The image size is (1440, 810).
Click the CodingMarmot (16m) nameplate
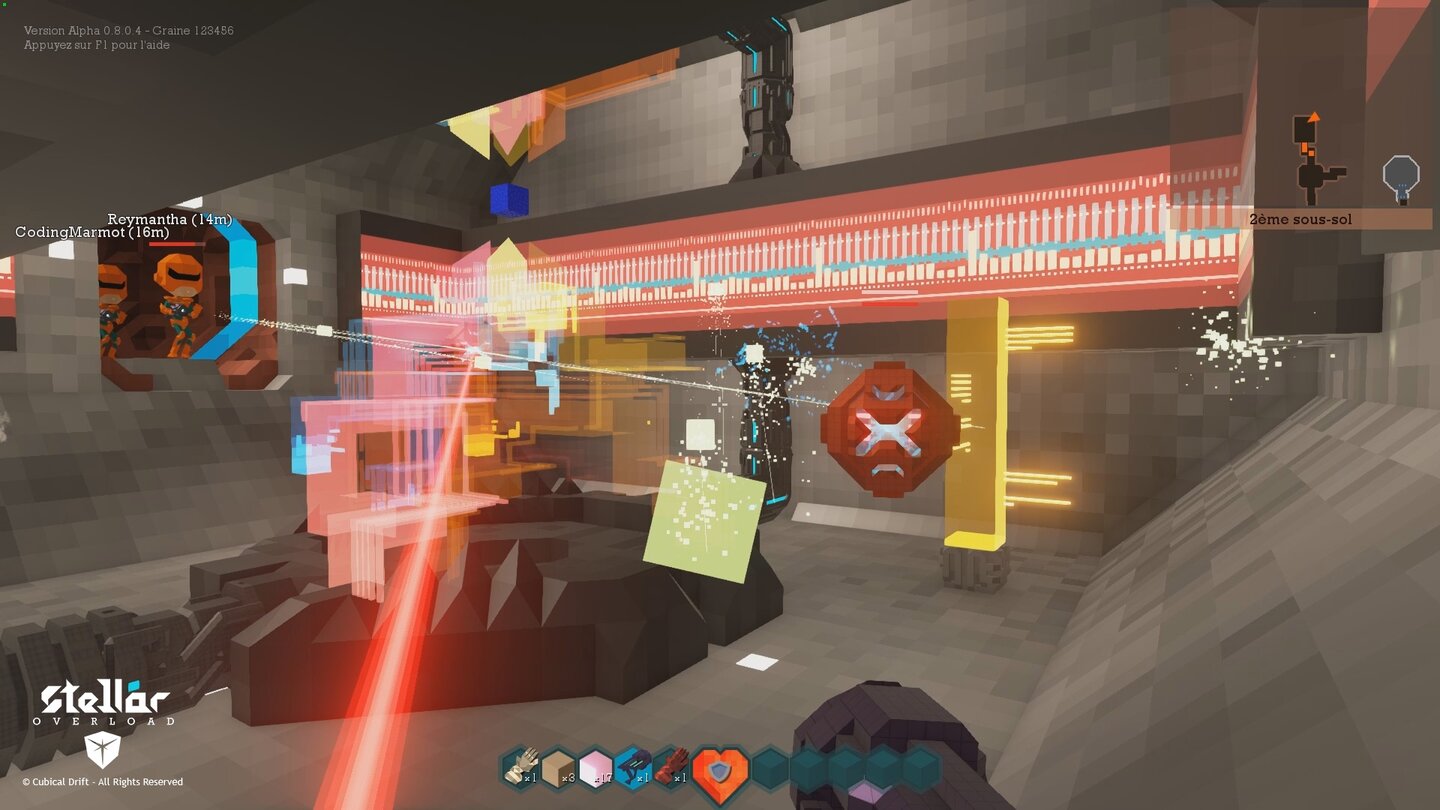(93, 232)
